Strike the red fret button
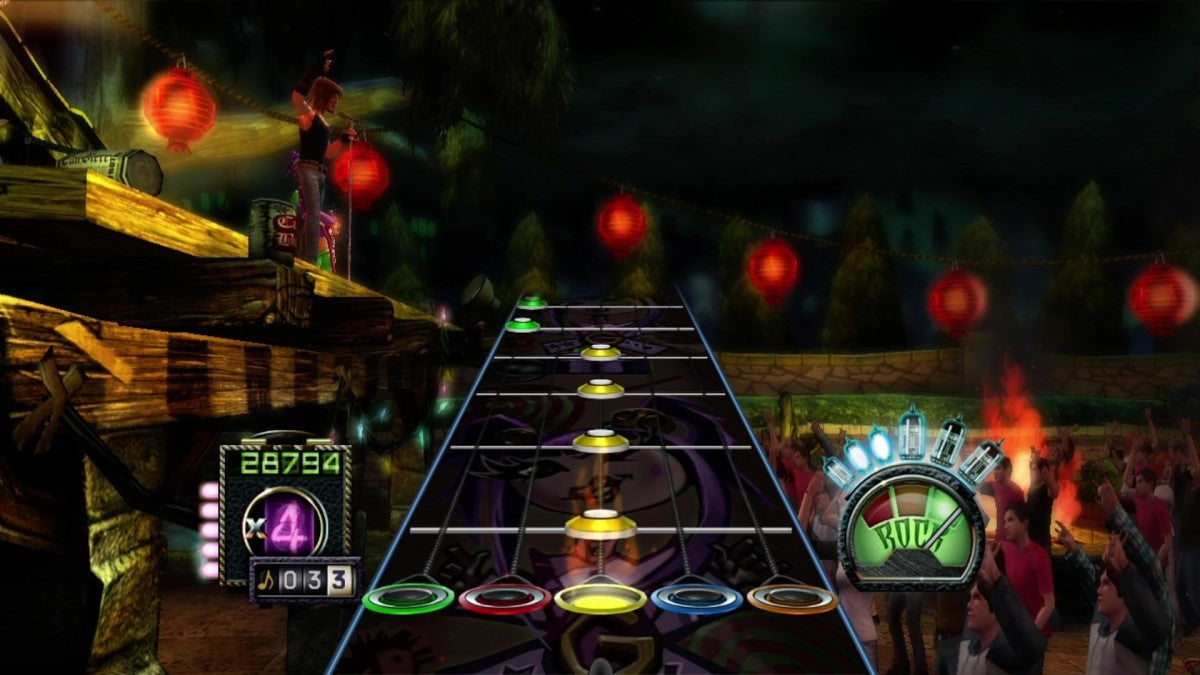 pyautogui.click(x=504, y=598)
